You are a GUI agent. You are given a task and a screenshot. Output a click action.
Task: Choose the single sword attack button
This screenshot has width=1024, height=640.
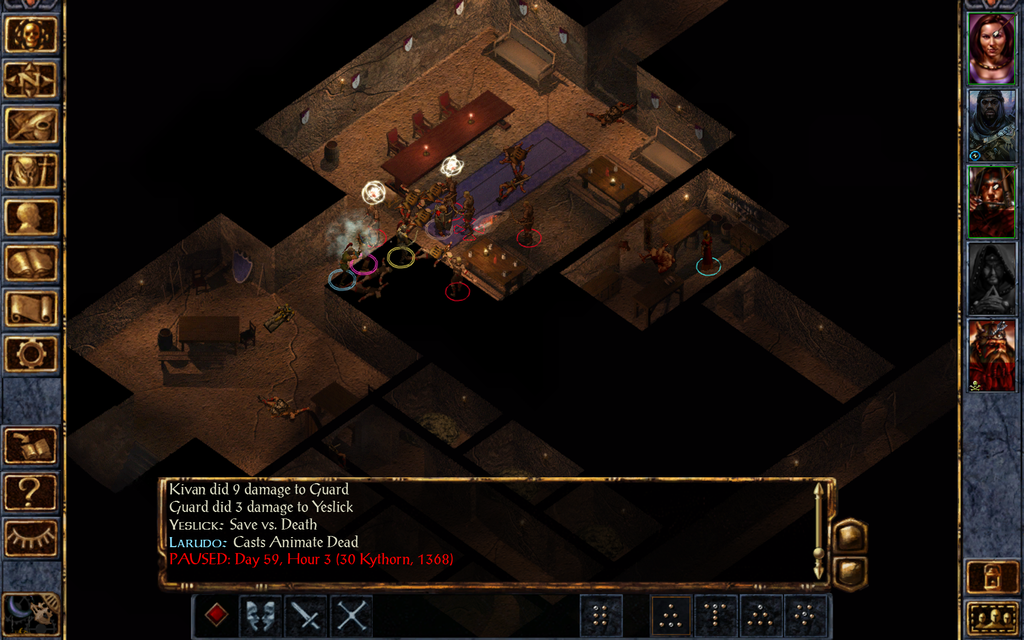[306, 615]
